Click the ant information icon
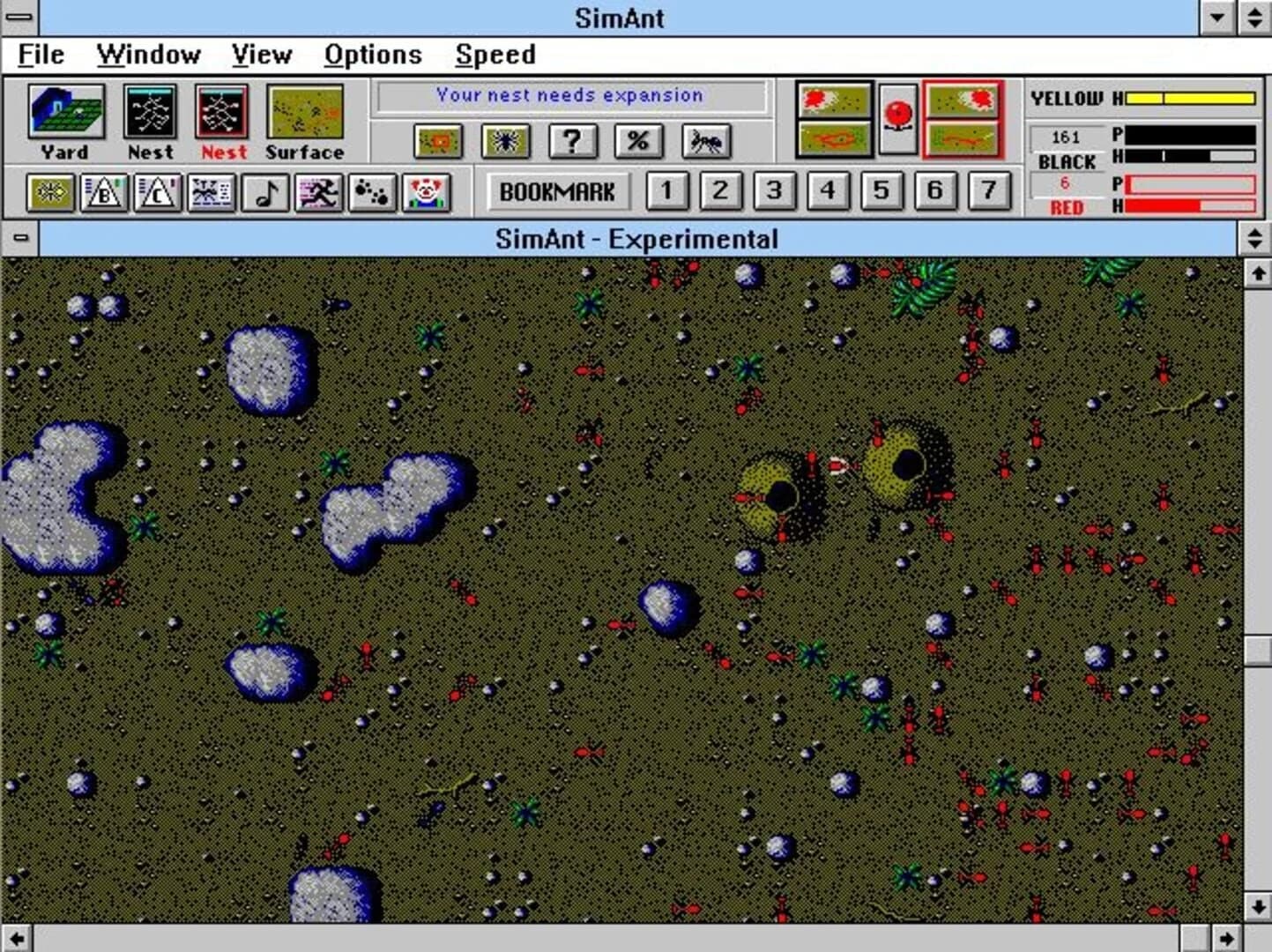The width and height of the screenshot is (1272, 952). [705, 141]
